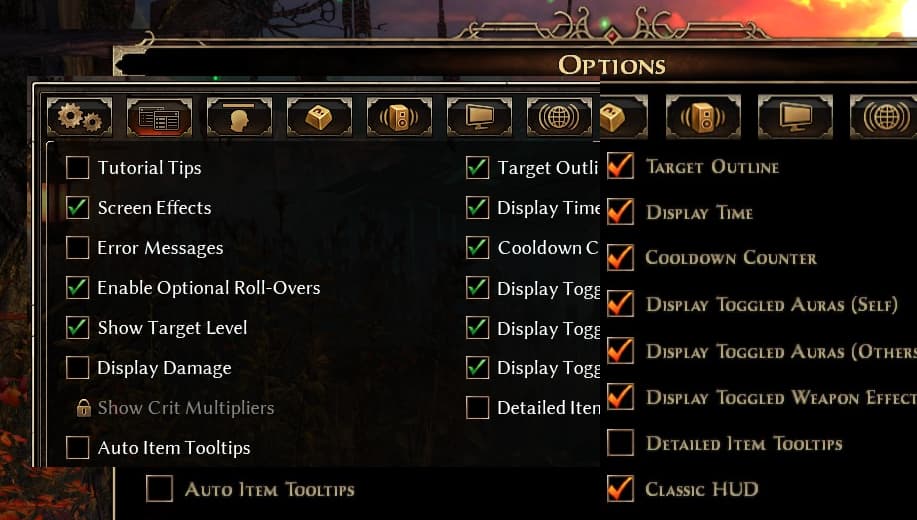
Task: Toggle the Display Toggled Weapon Effects checkbox
Action: coord(620,397)
